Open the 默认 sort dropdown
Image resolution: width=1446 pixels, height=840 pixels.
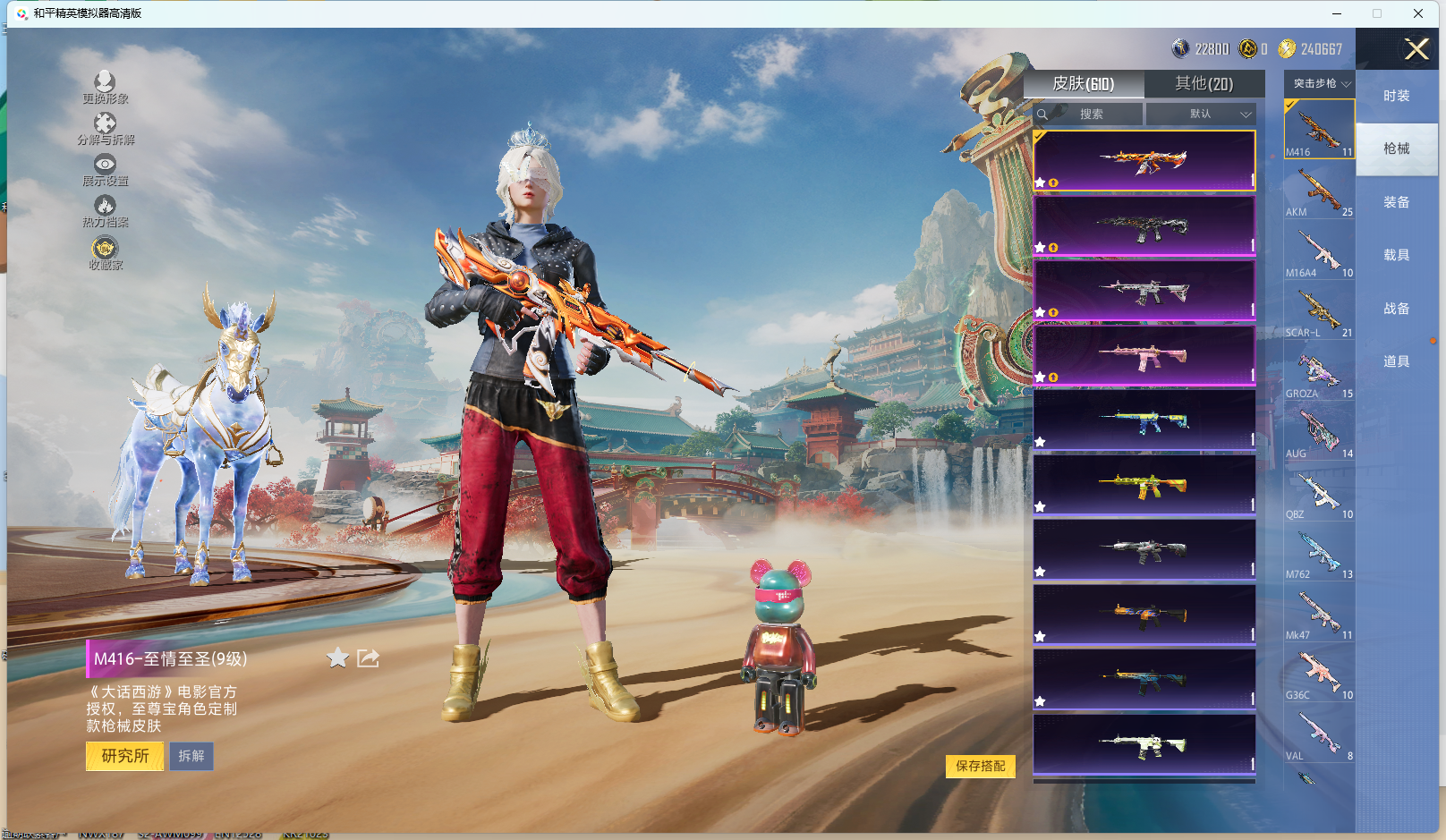tap(1201, 115)
